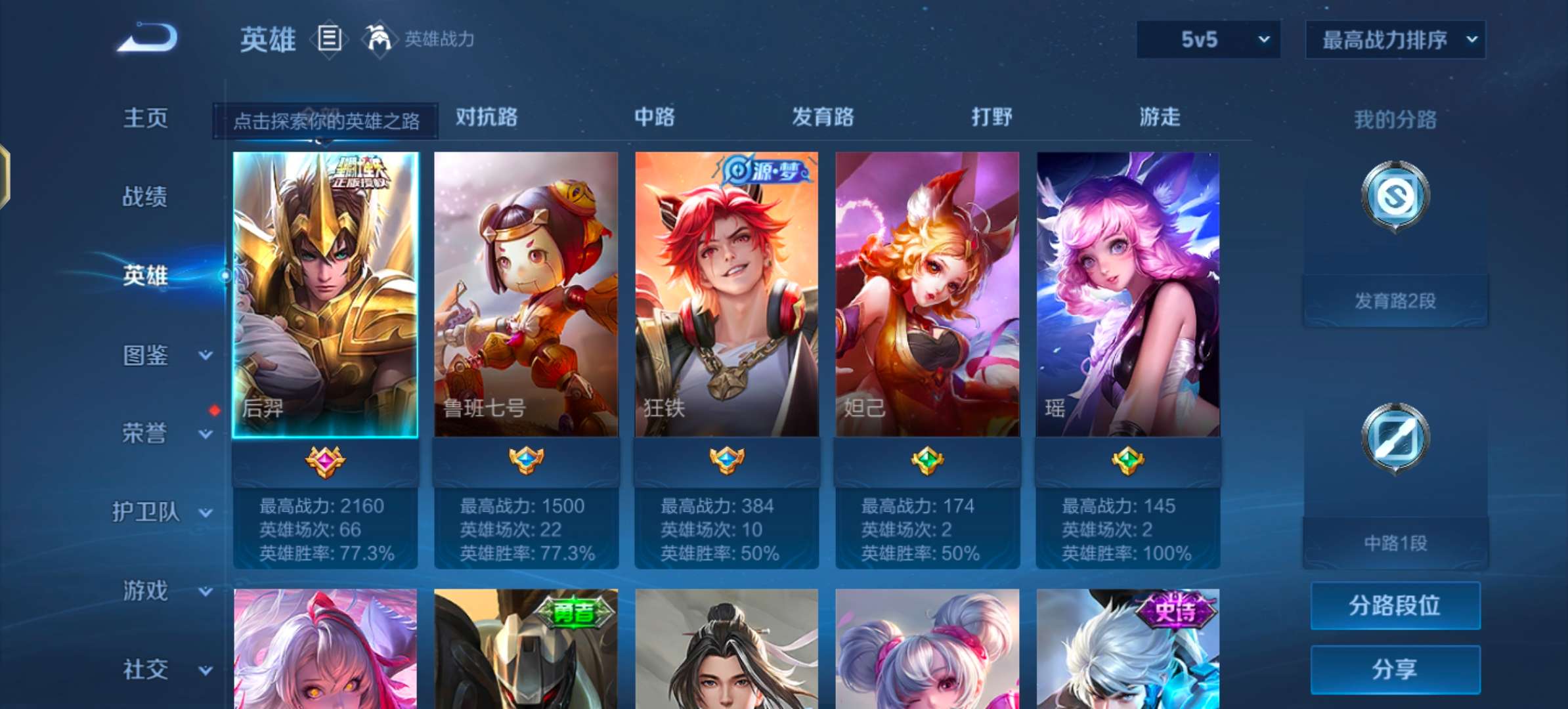Switch to the 打野 lane tab
The image size is (1568, 709).
click(991, 118)
